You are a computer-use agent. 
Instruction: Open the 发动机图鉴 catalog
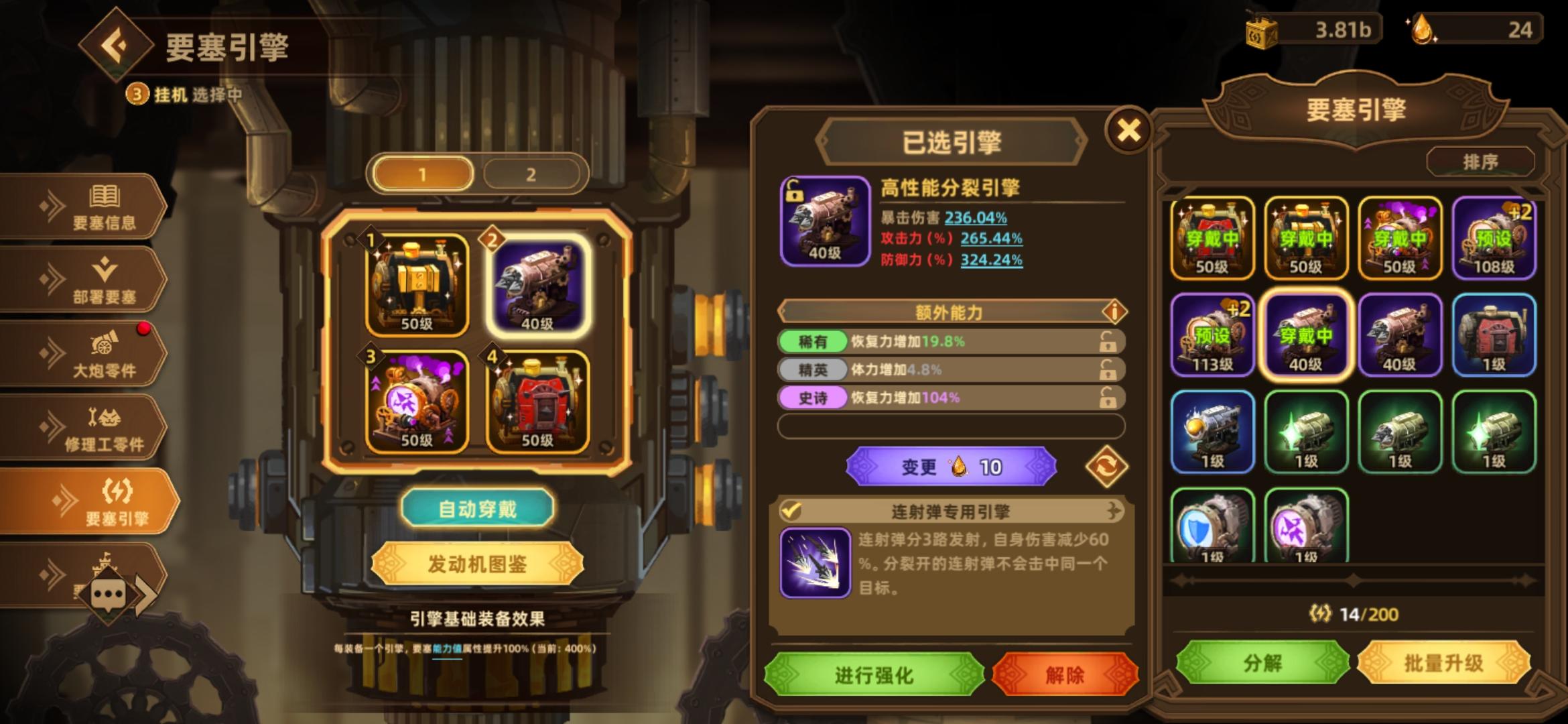(477, 563)
